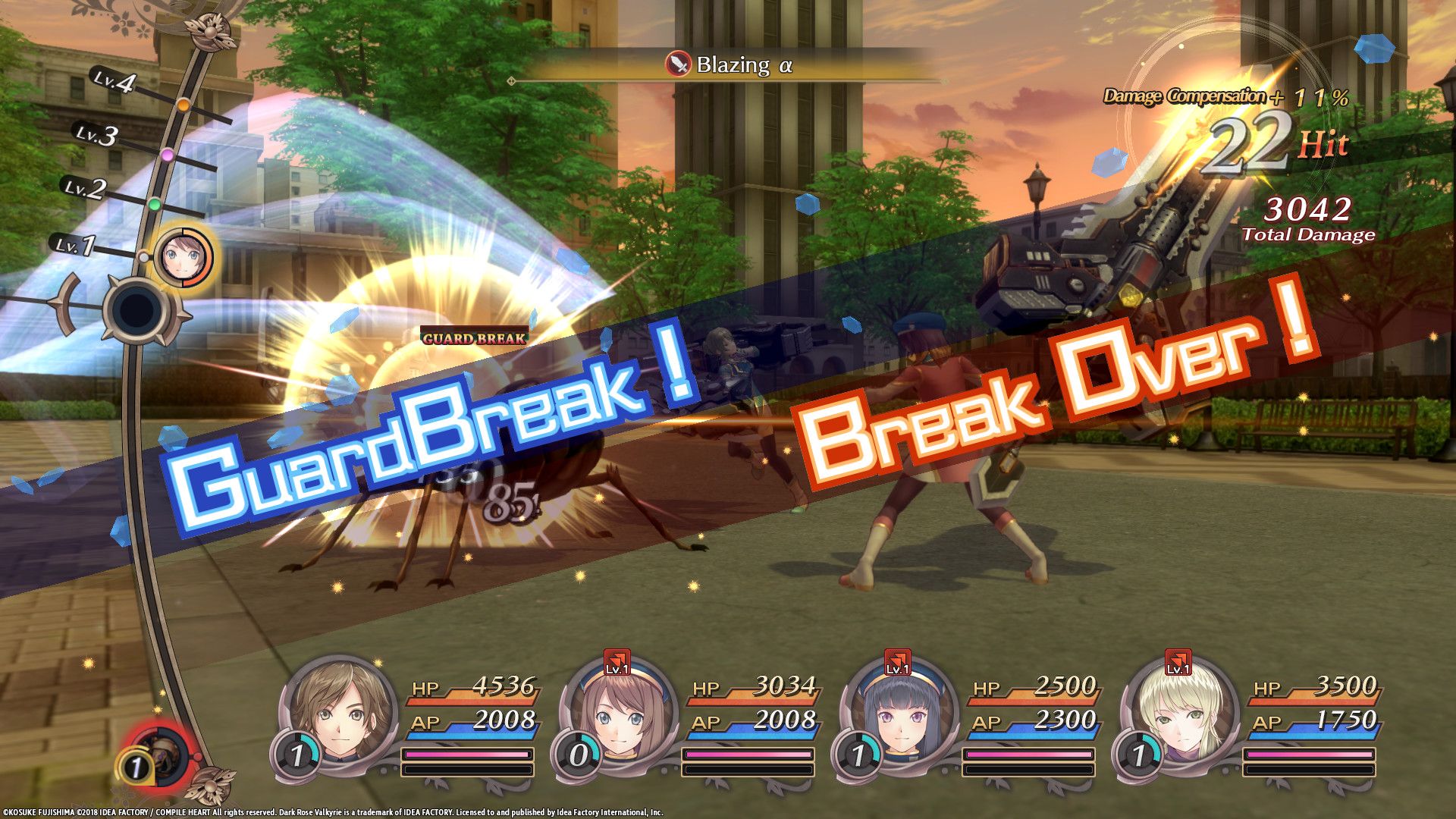This screenshot has width=1456, height=819.
Task: Click the Blazing α skill sword icon
Action: [678, 65]
